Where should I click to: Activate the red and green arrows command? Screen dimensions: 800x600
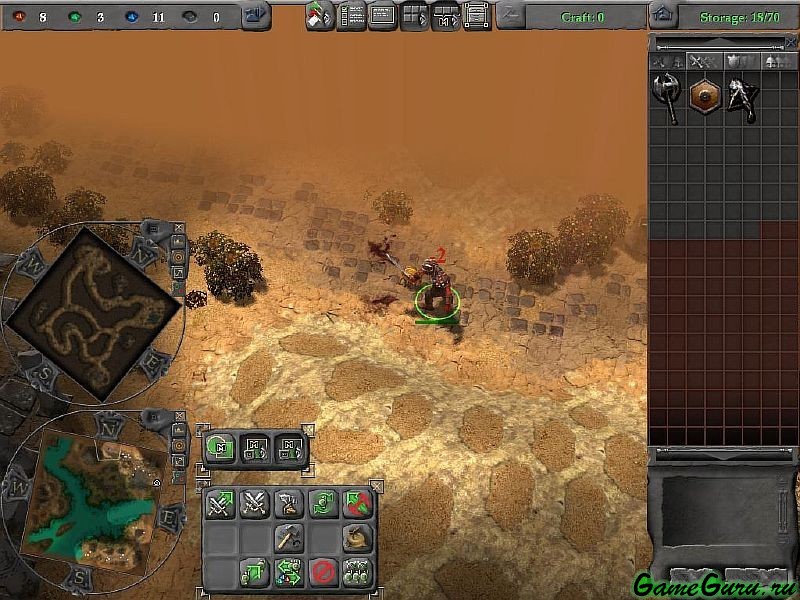(x=357, y=503)
